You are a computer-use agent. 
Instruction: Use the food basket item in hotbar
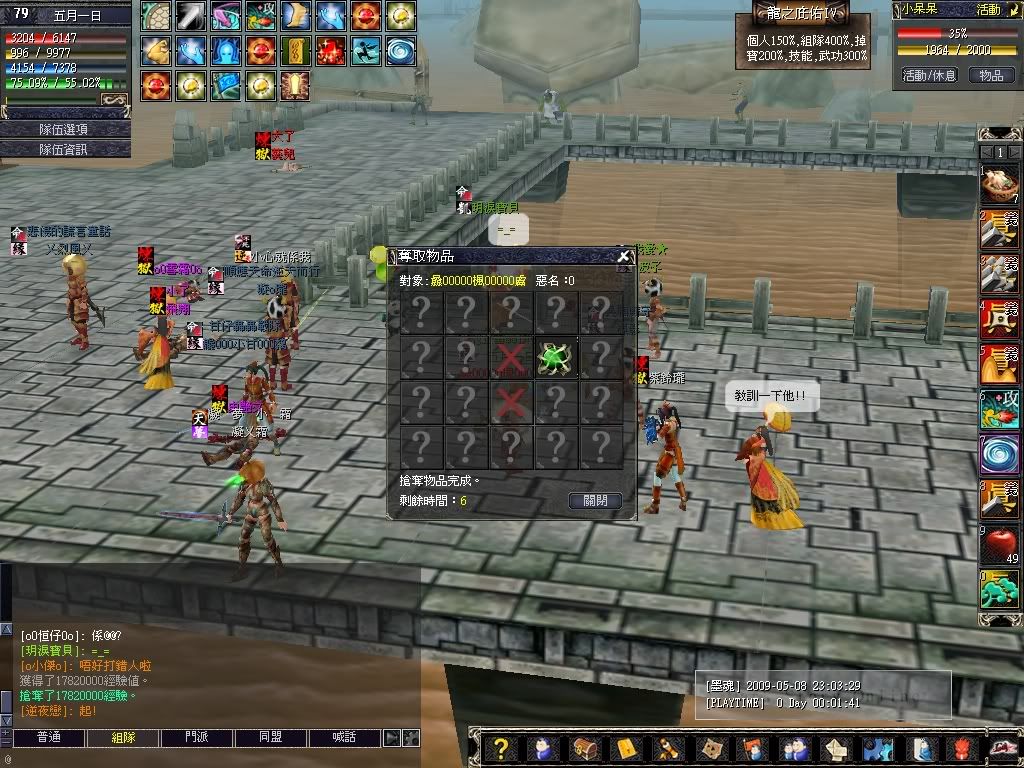click(999, 185)
